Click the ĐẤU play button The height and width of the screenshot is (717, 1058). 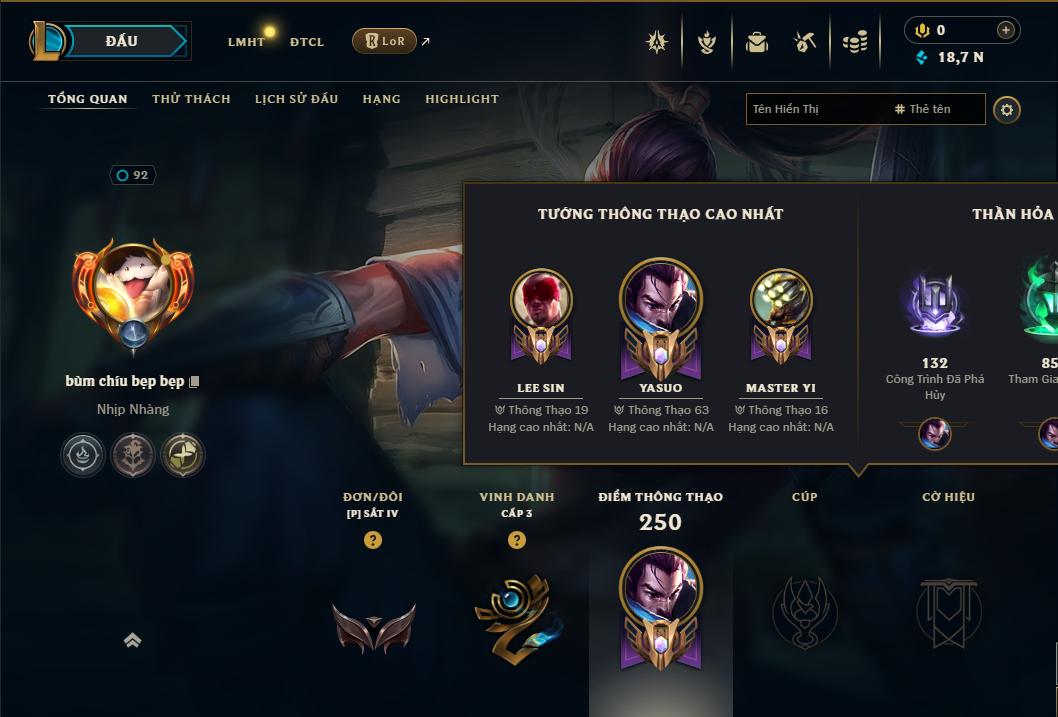(x=121, y=41)
